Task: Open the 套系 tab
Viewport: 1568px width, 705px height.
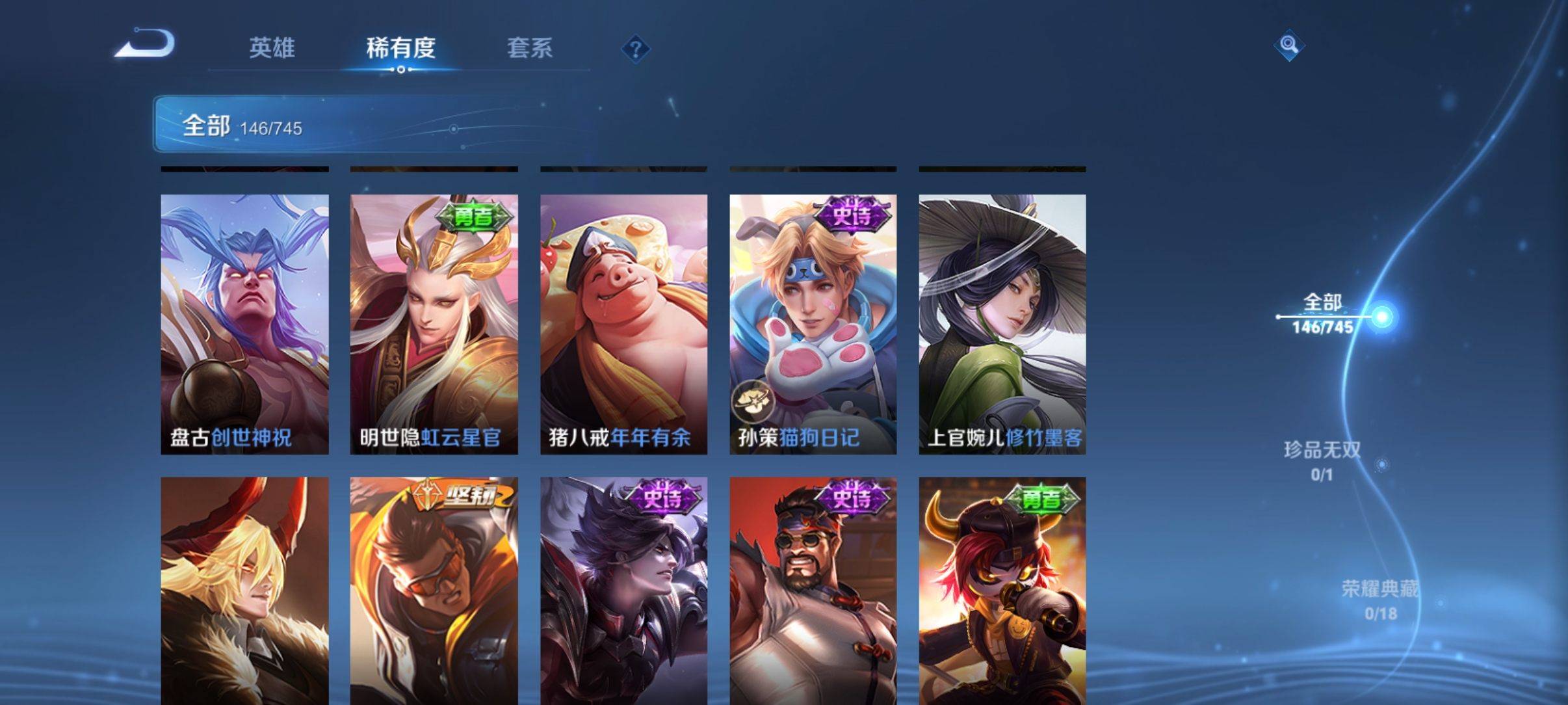Action: (x=529, y=47)
